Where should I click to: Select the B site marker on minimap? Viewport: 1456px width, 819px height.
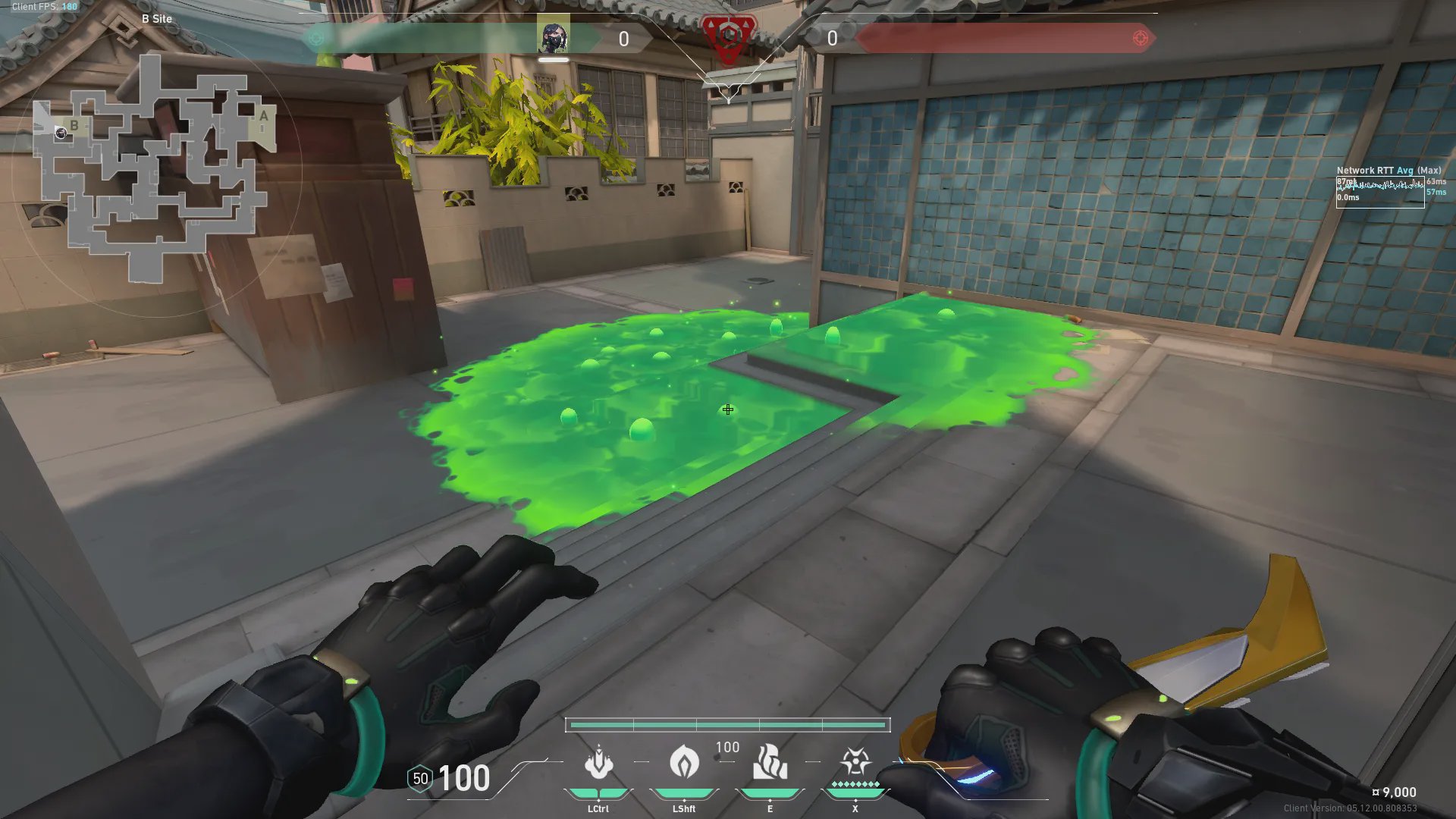(x=74, y=125)
